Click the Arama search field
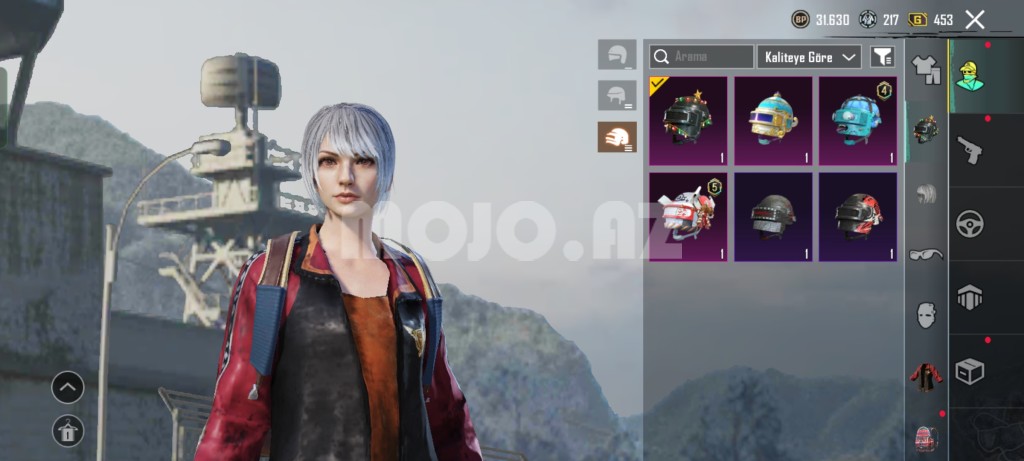The image size is (1024, 461). pos(702,57)
